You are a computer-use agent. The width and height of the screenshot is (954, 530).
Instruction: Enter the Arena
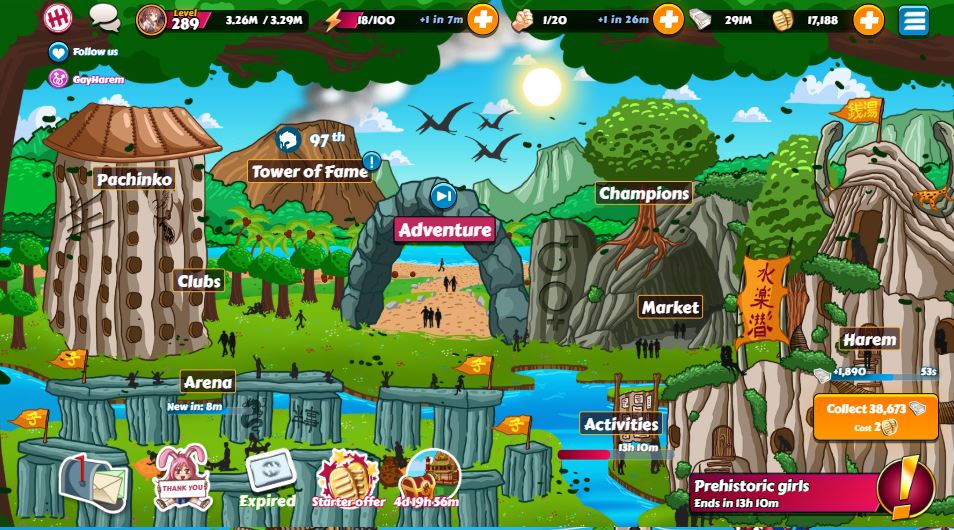(208, 382)
